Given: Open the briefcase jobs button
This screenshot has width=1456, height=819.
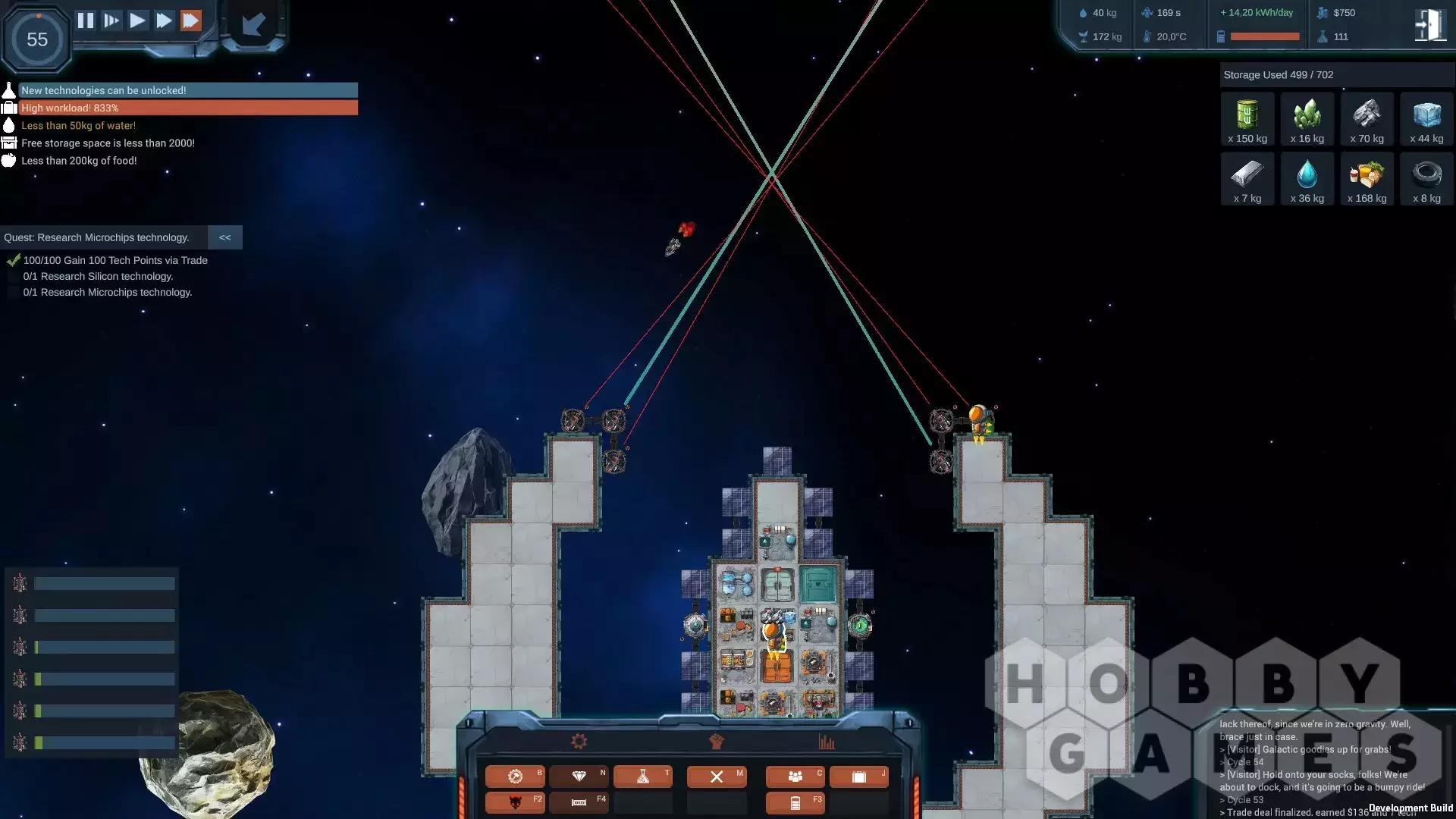Looking at the screenshot, I should tap(858, 777).
